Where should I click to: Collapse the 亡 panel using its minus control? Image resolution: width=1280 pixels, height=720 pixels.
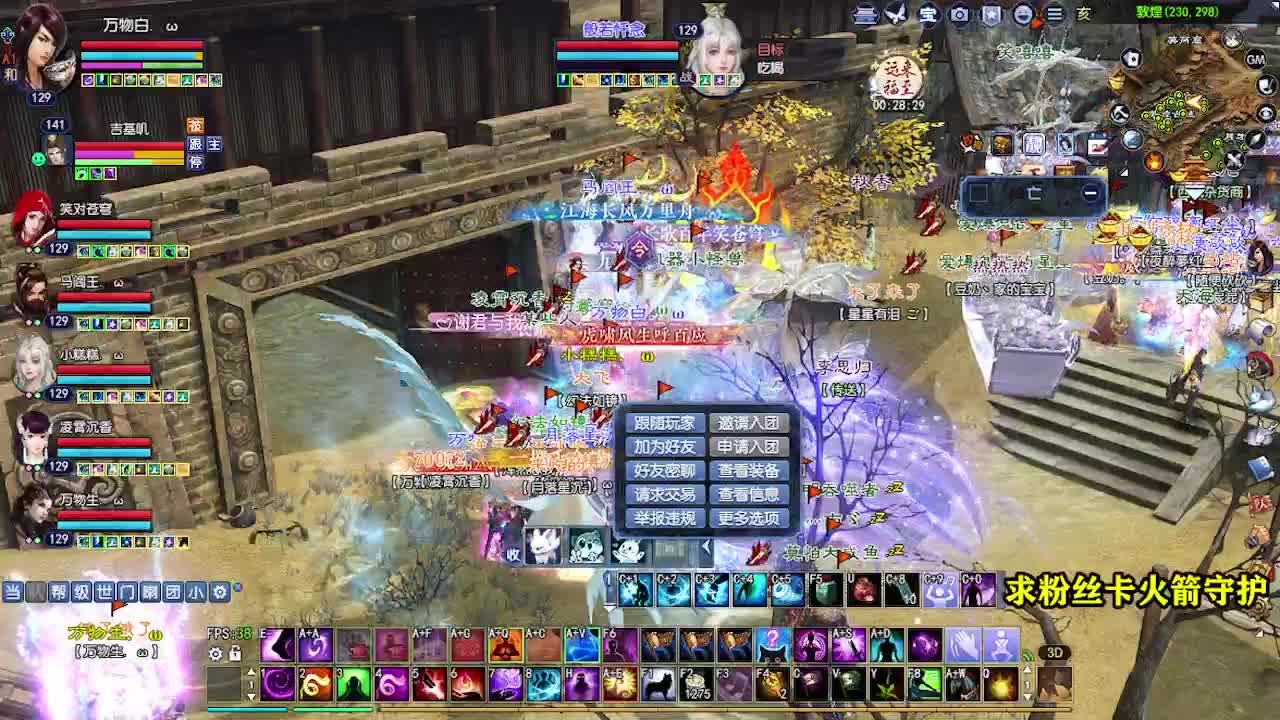coord(1090,192)
